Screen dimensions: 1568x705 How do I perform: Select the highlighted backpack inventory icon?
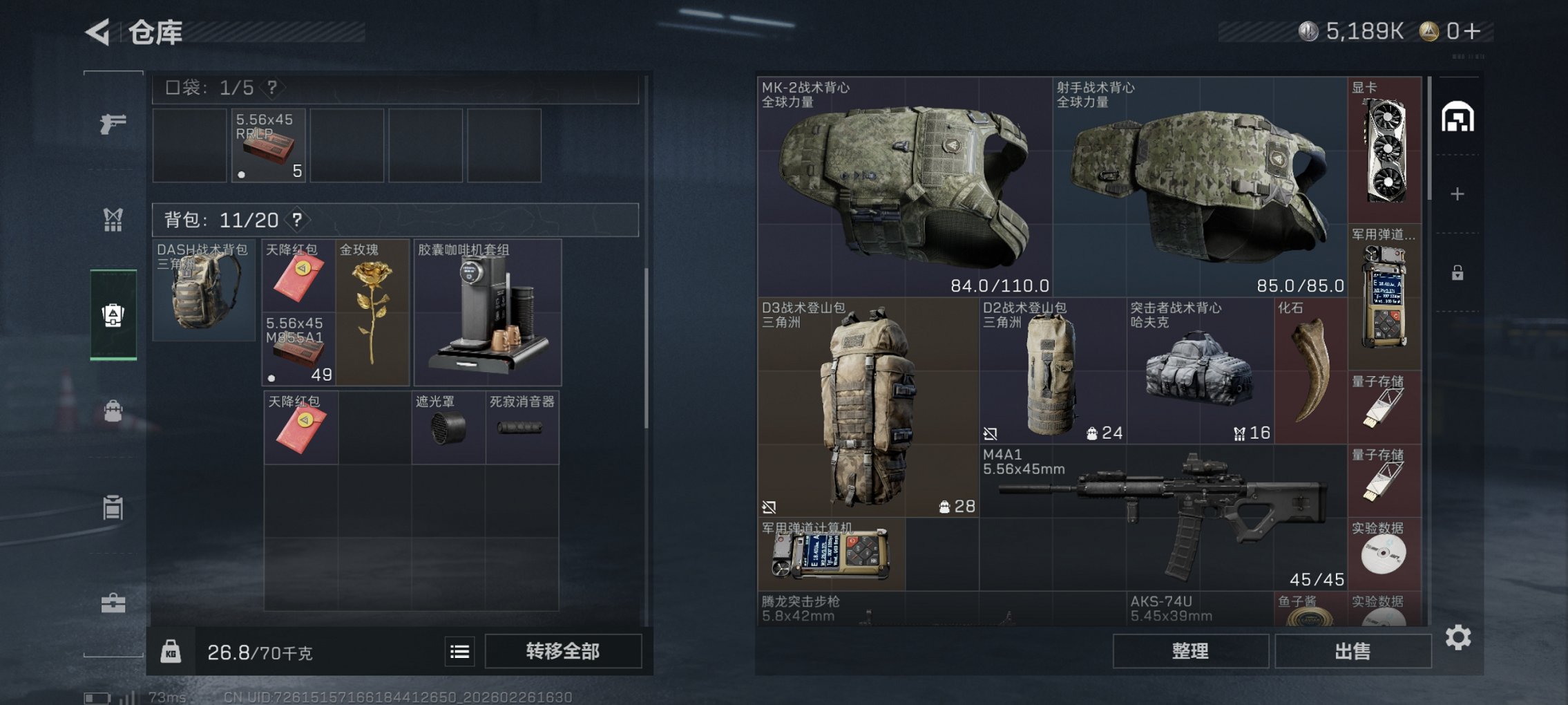[113, 314]
